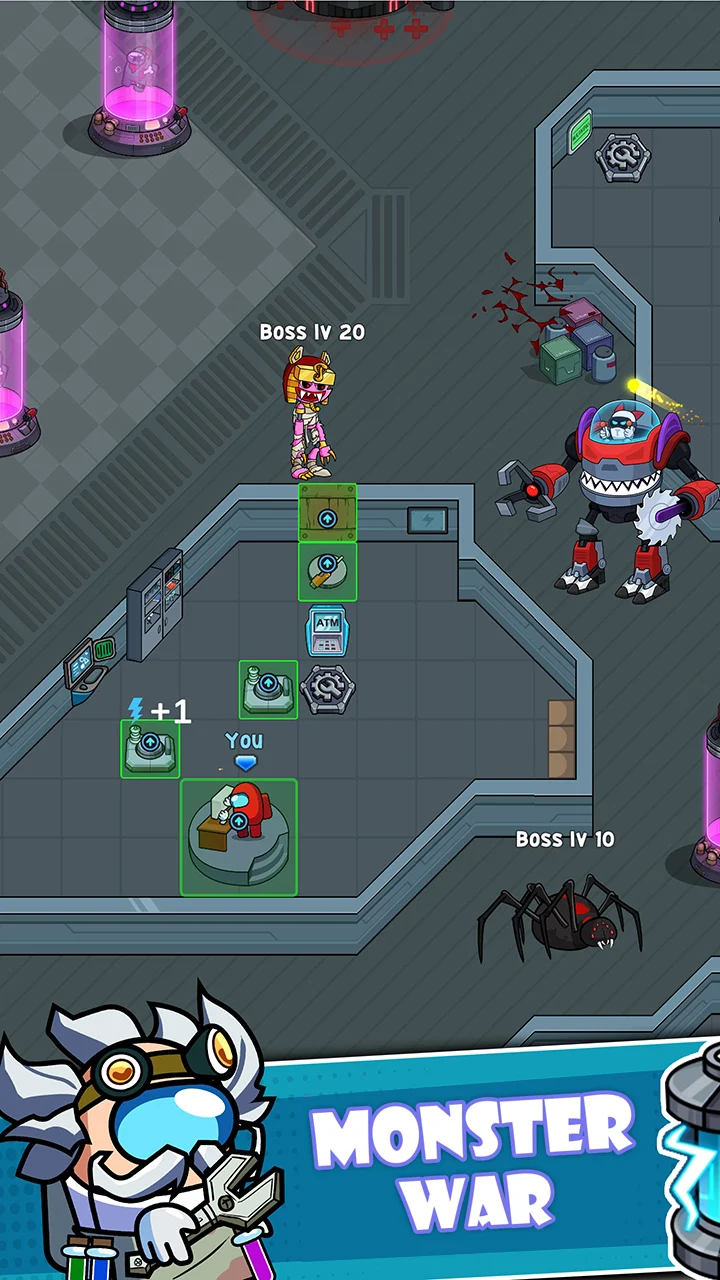This screenshot has width=720, height=1280.
Task: Upgrade the generator tile next to the gear
Action: point(268,688)
